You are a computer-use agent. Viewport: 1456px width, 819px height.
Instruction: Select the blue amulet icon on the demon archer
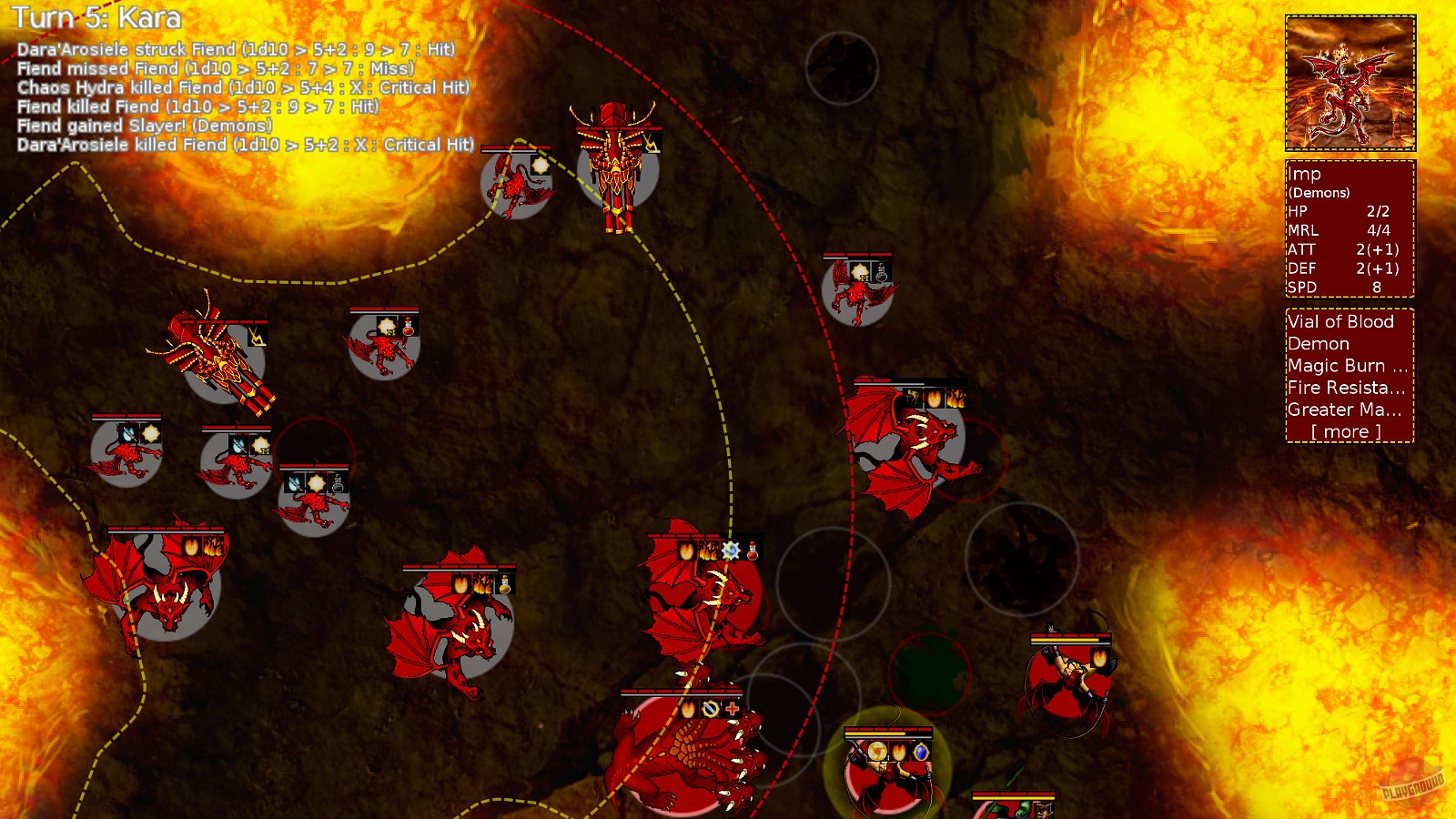(921, 751)
